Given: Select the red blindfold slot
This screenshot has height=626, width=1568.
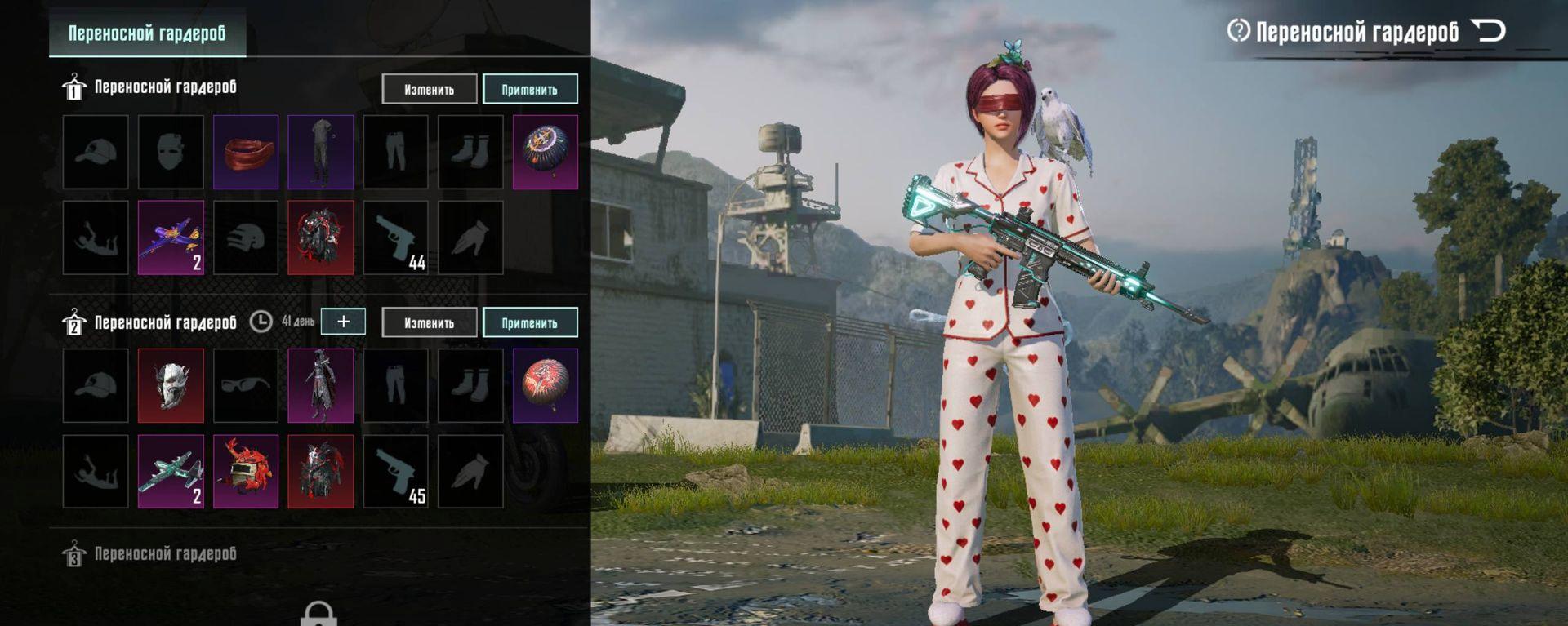Looking at the screenshot, I should [x=246, y=152].
